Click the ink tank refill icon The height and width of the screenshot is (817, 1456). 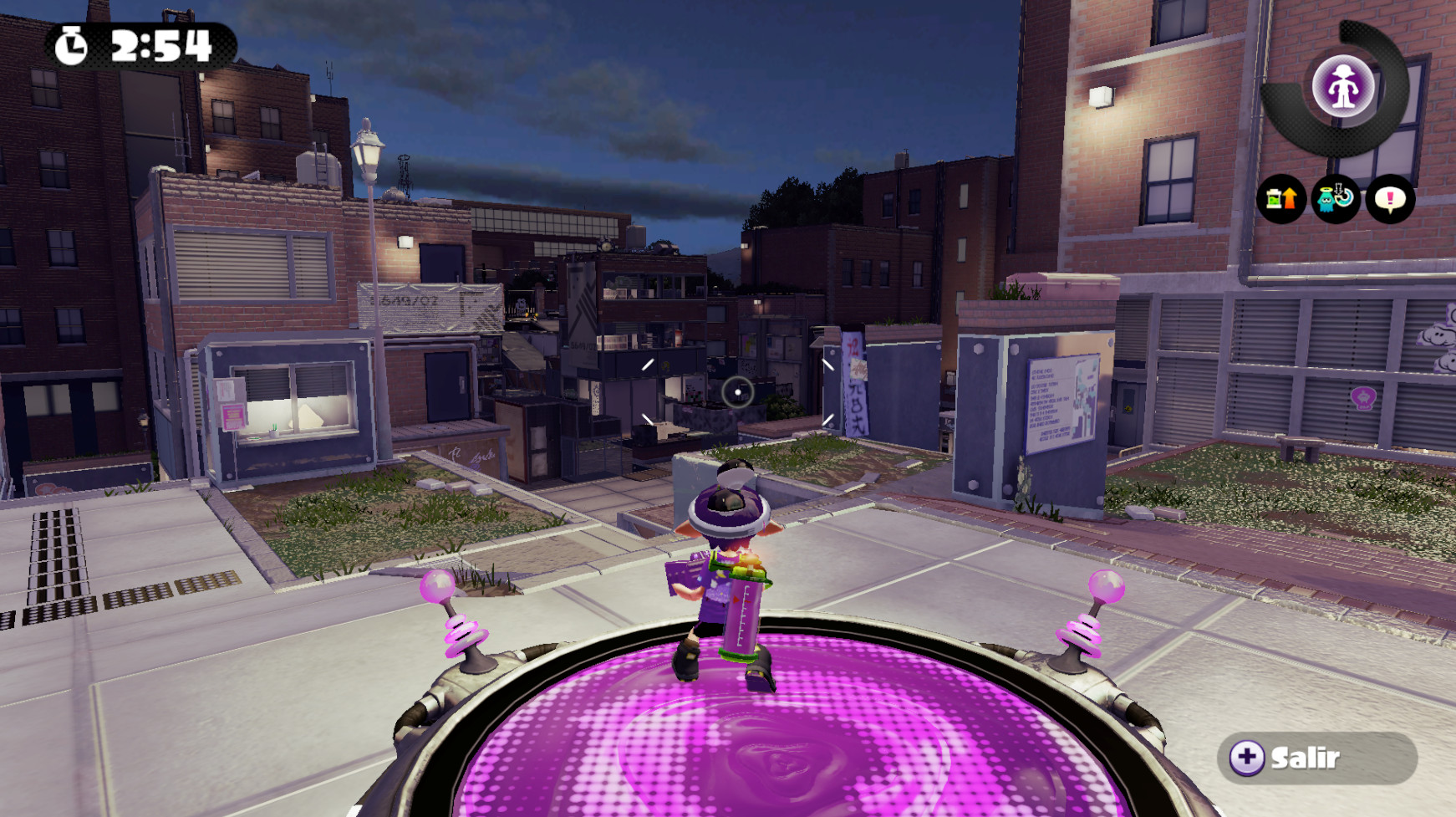pos(1281,201)
